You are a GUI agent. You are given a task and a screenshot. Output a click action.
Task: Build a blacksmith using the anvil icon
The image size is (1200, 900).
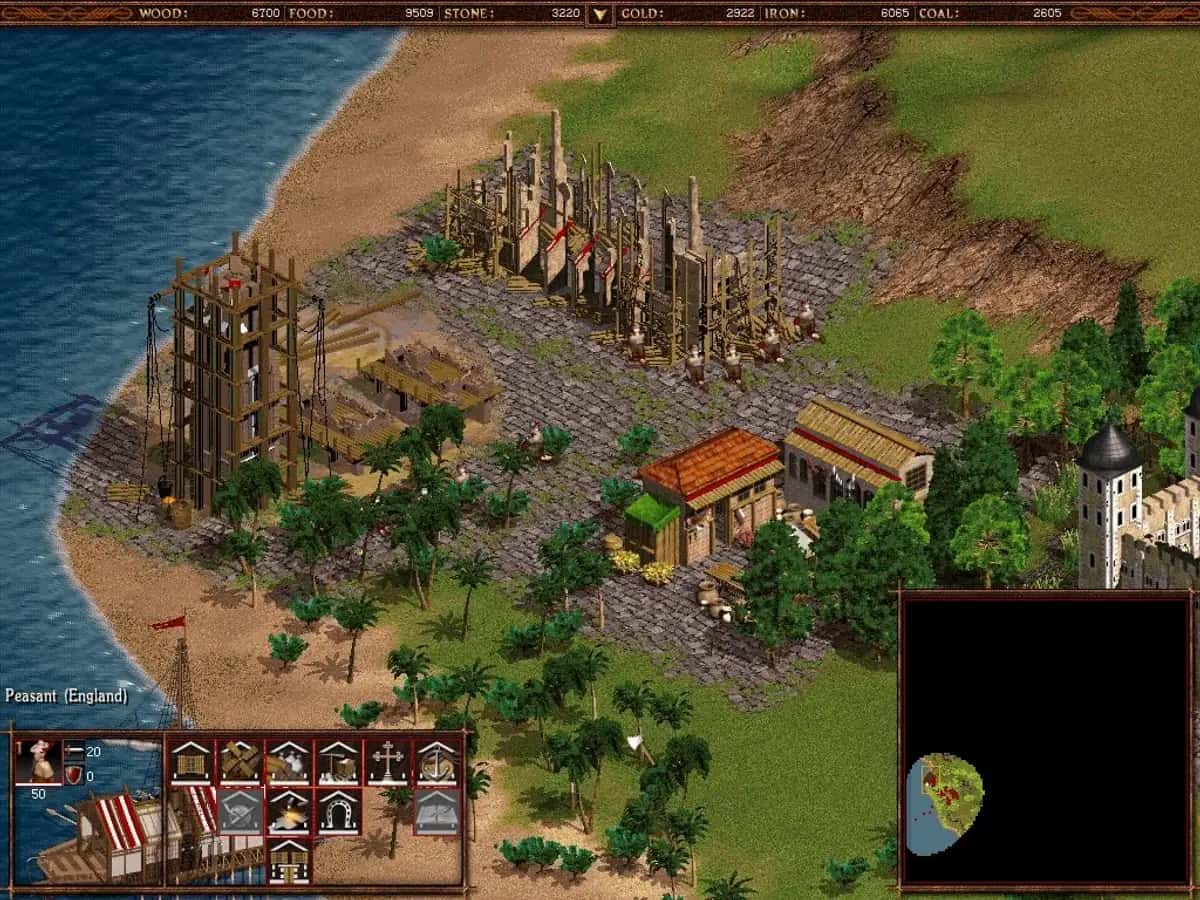point(289,811)
